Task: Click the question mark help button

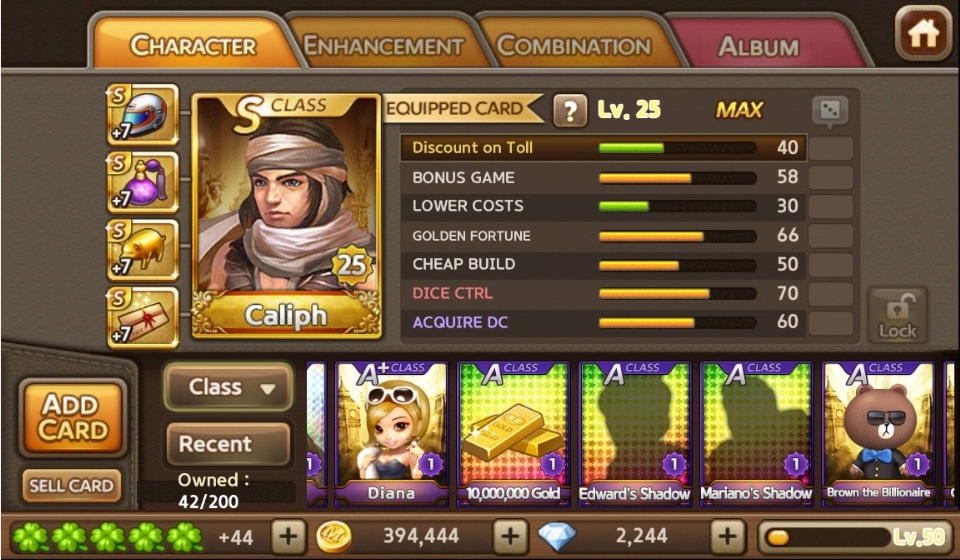Action: click(569, 110)
